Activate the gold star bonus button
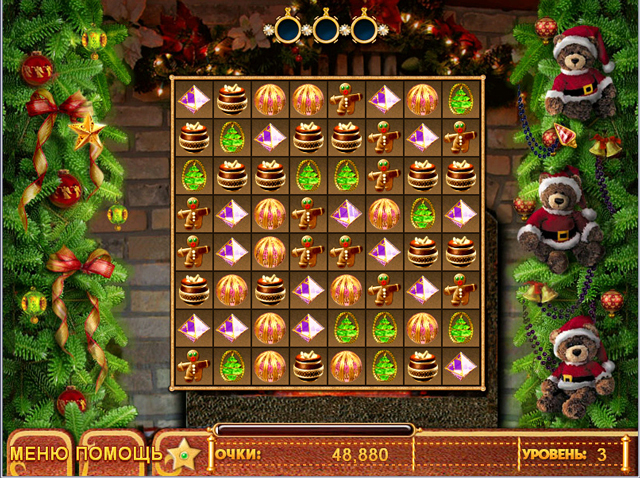The width and height of the screenshot is (640, 478). pyautogui.click(x=182, y=456)
